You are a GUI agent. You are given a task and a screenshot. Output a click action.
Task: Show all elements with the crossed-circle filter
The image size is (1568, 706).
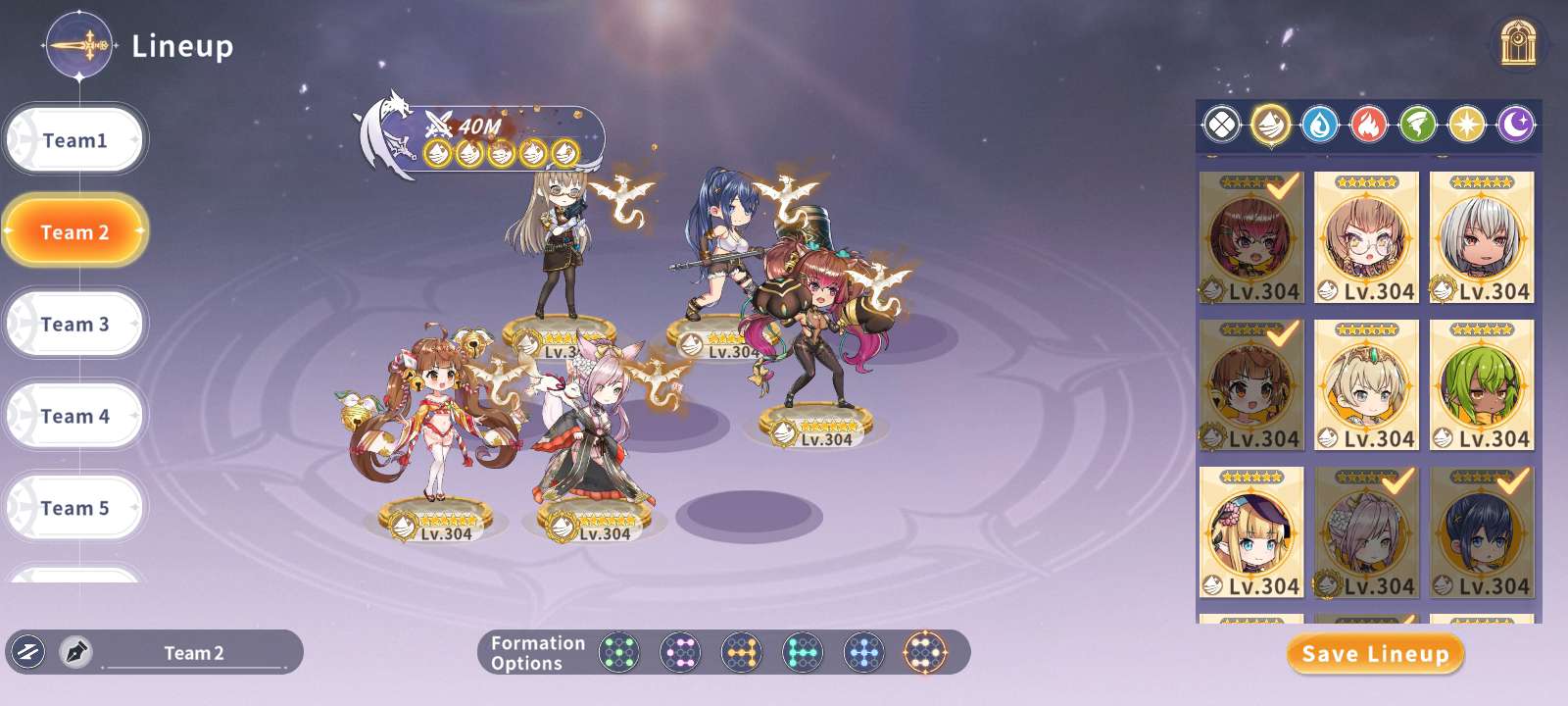click(x=1221, y=126)
